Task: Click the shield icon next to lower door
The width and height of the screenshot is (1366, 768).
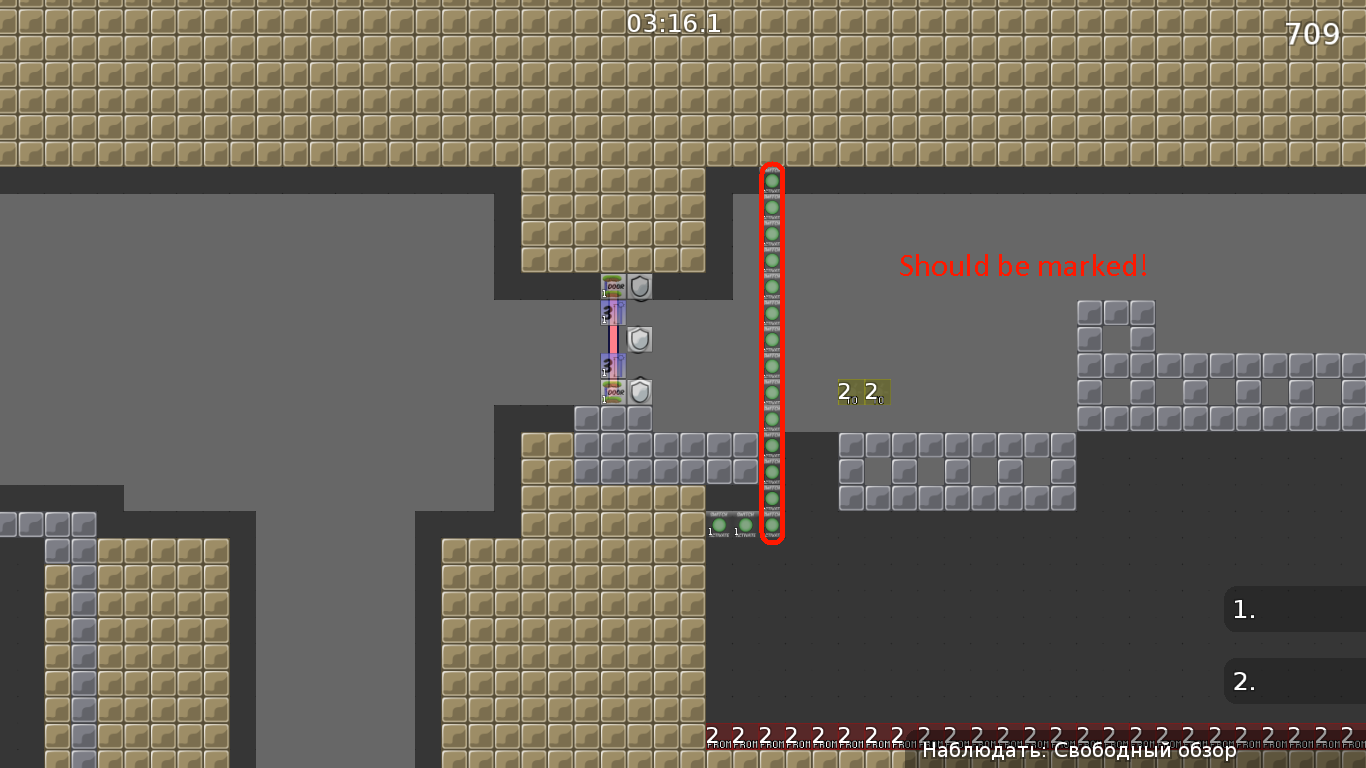Action: click(x=640, y=392)
